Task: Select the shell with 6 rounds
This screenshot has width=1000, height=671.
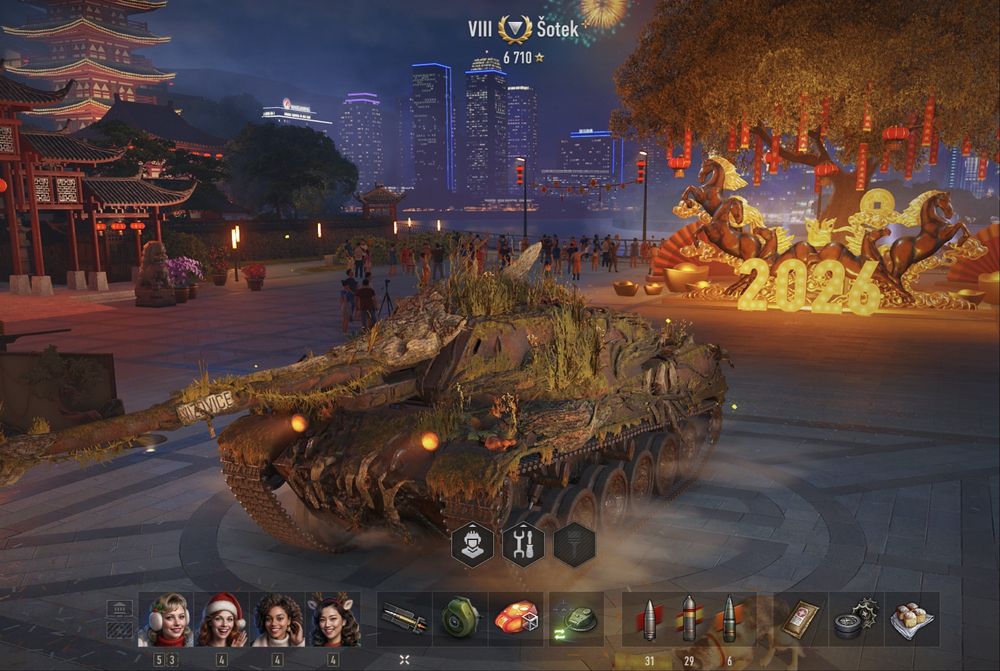Action: click(729, 619)
